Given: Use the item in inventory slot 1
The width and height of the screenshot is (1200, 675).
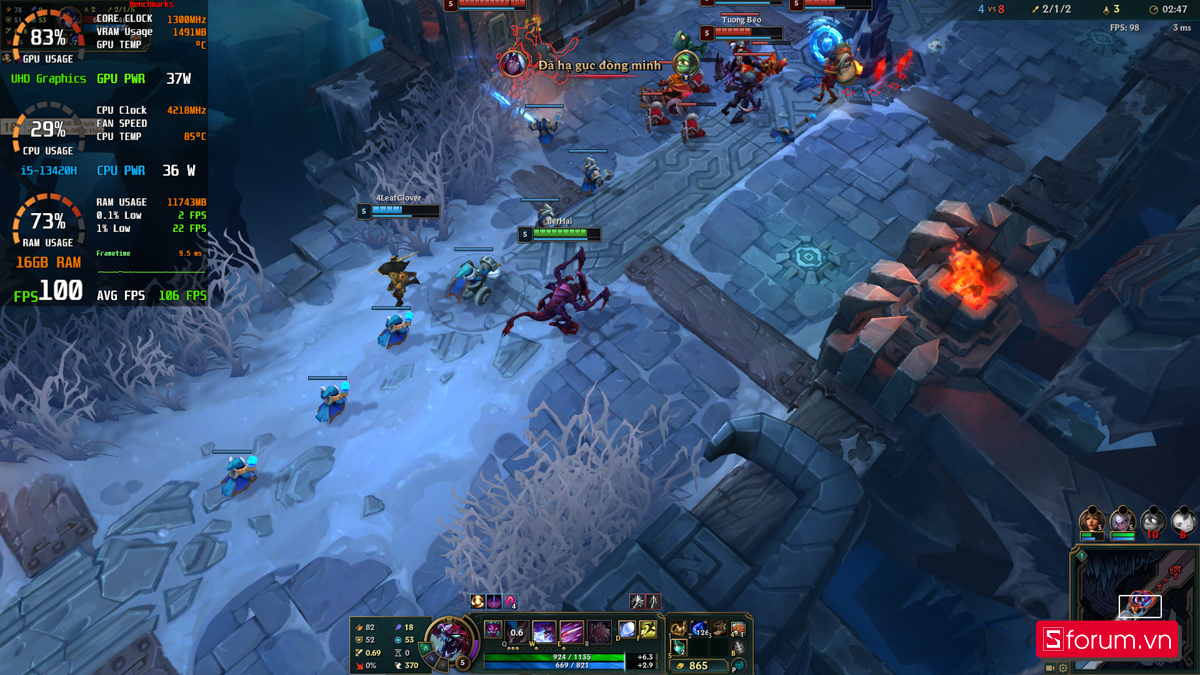Looking at the screenshot, I should pos(679,629).
